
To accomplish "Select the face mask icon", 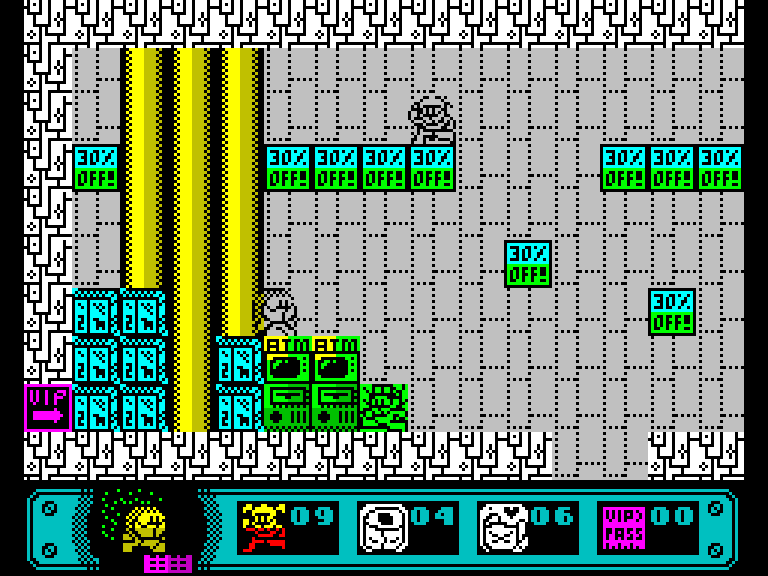I will click(502, 527).
